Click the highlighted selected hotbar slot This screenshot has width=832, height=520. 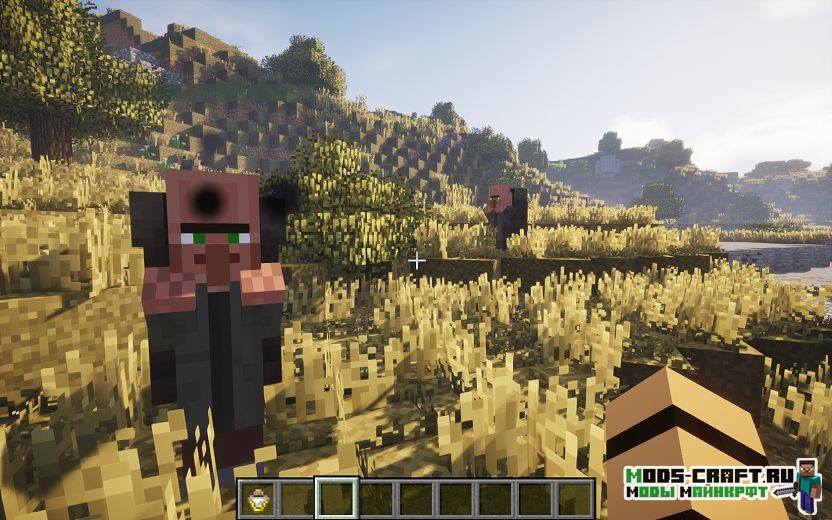pyautogui.click(x=336, y=498)
